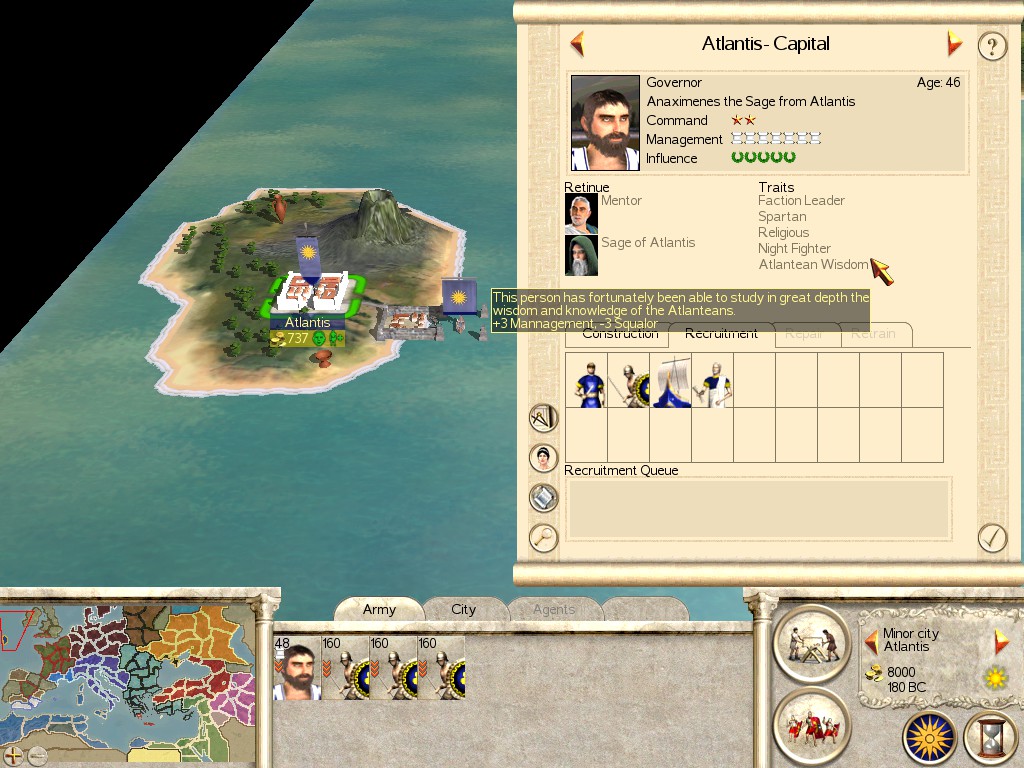The height and width of the screenshot is (768, 1024).
Task: End the turn with the hourglass button
Action: click(x=989, y=738)
